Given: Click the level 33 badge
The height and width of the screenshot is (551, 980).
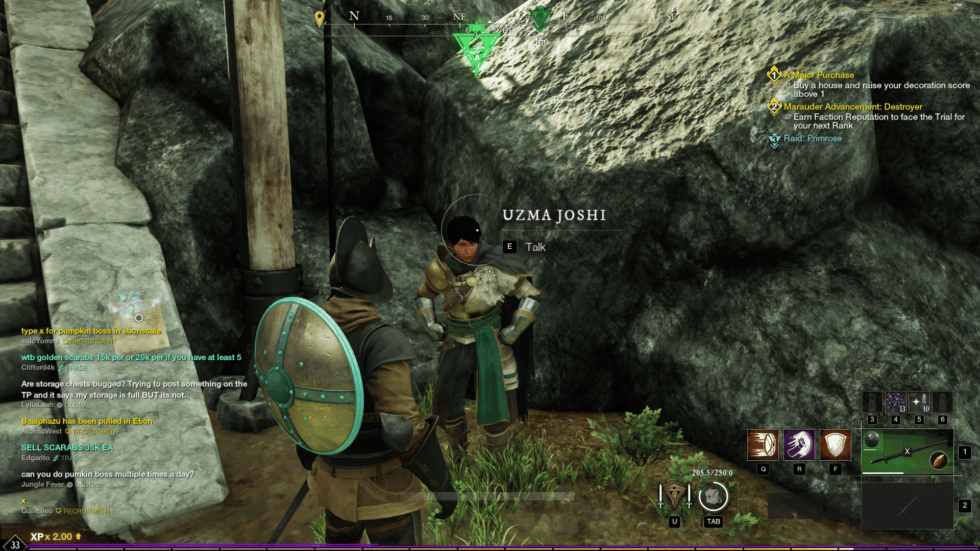Looking at the screenshot, I should (15, 544).
